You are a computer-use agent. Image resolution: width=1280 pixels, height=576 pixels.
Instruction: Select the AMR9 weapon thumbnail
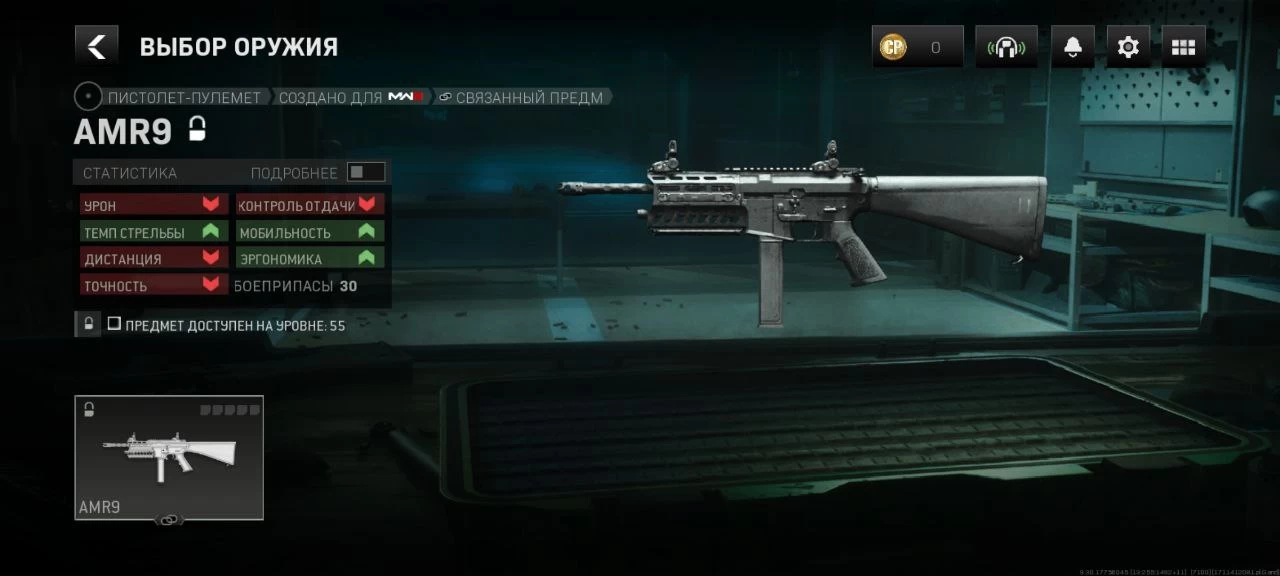[x=169, y=456]
